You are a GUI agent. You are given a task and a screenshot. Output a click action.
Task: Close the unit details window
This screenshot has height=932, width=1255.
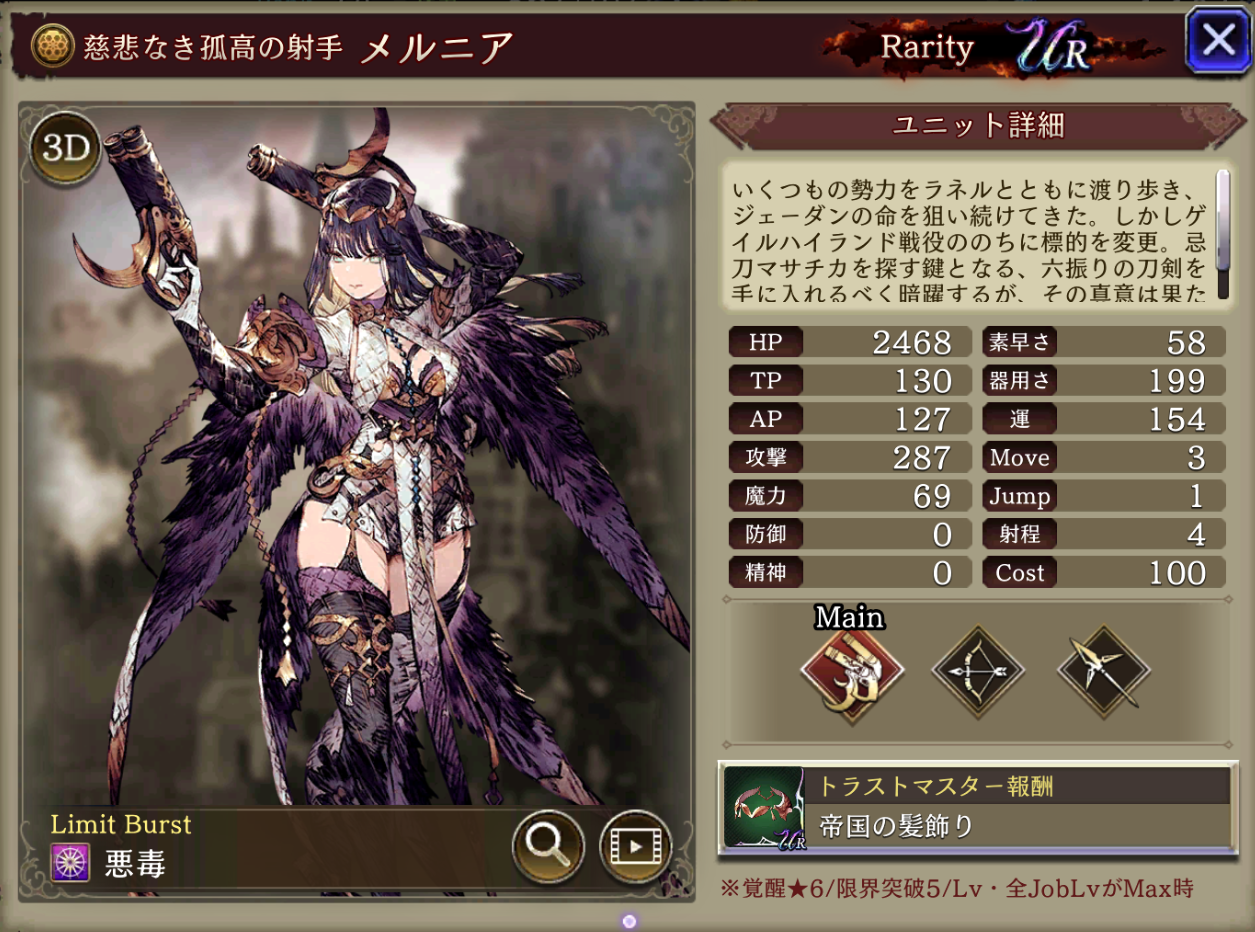pyautogui.click(x=1217, y=40)
